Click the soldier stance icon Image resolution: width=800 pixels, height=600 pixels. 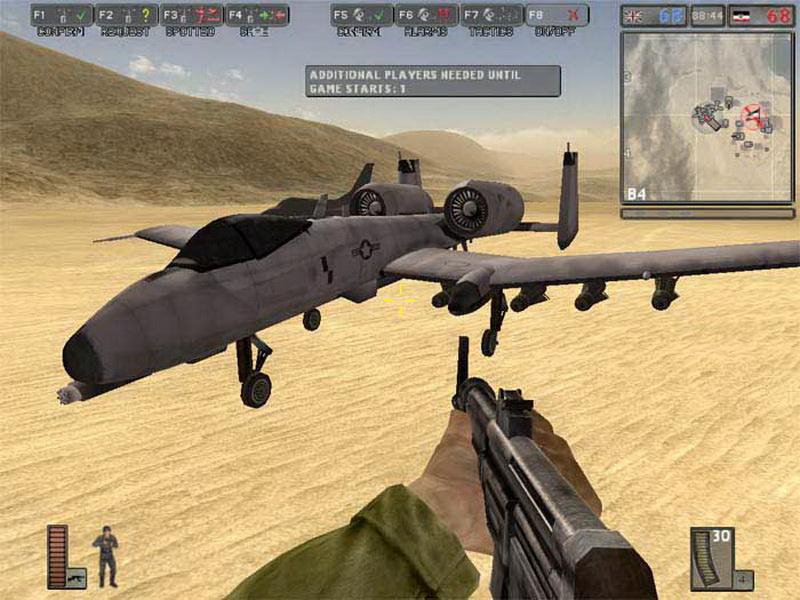105,557
